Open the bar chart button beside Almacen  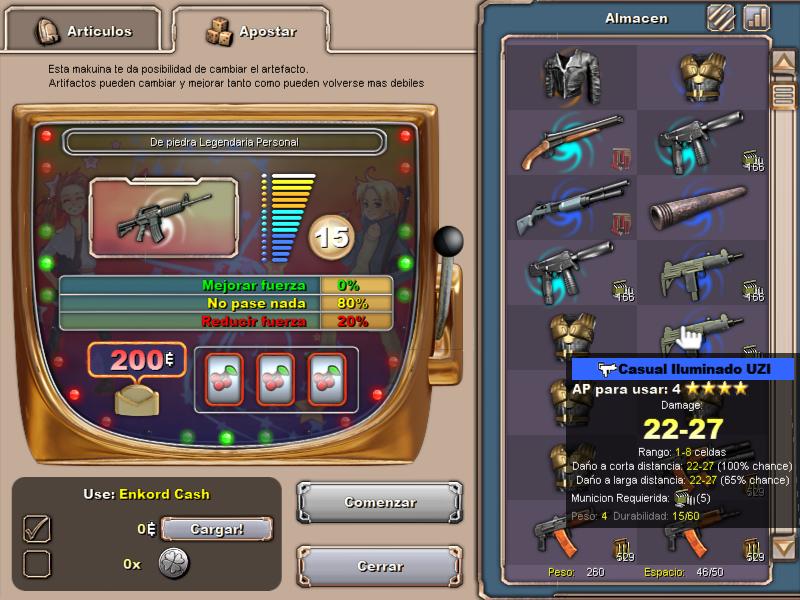[755, 17]
